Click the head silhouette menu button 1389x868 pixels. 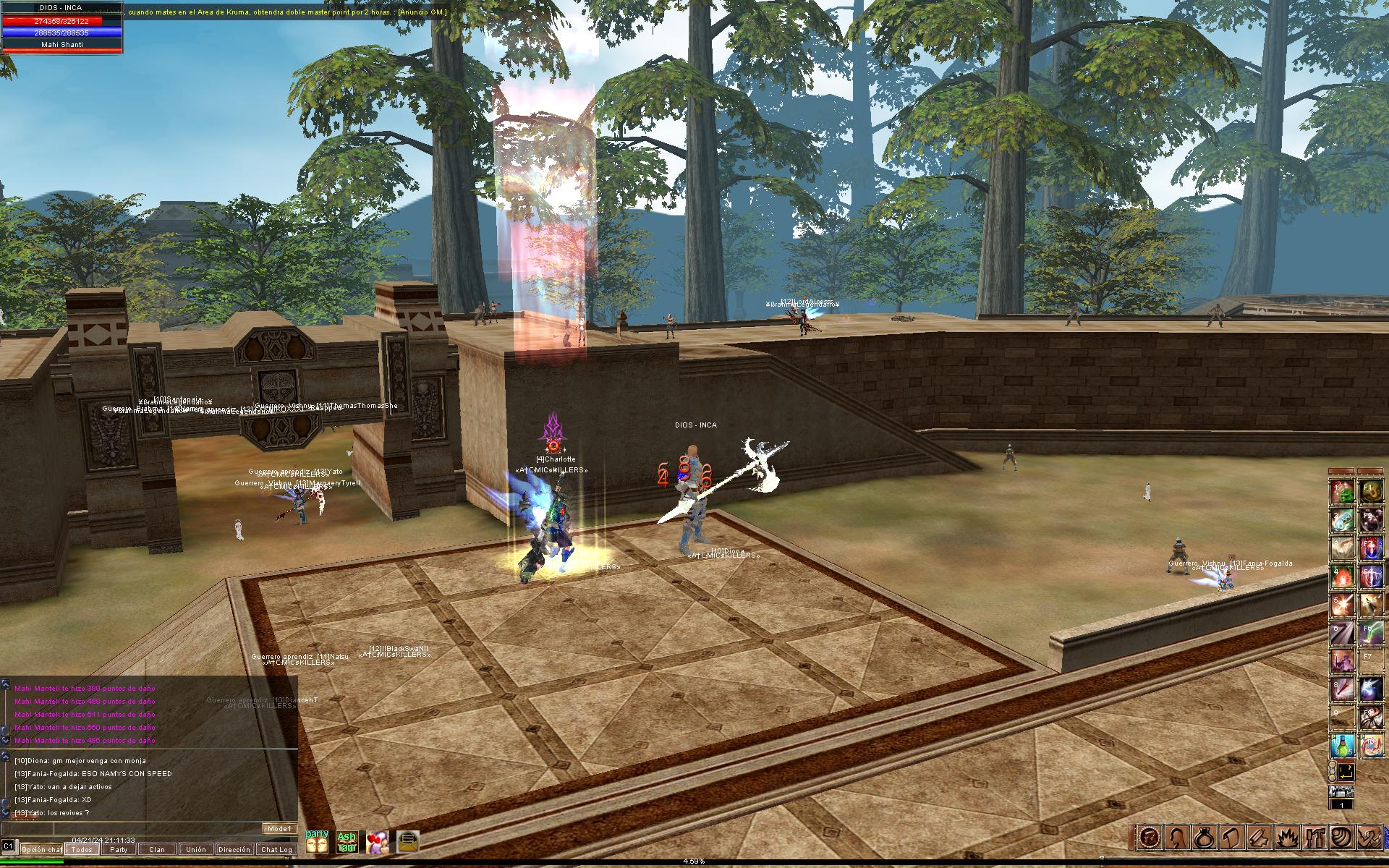(x=1176, y=838)
